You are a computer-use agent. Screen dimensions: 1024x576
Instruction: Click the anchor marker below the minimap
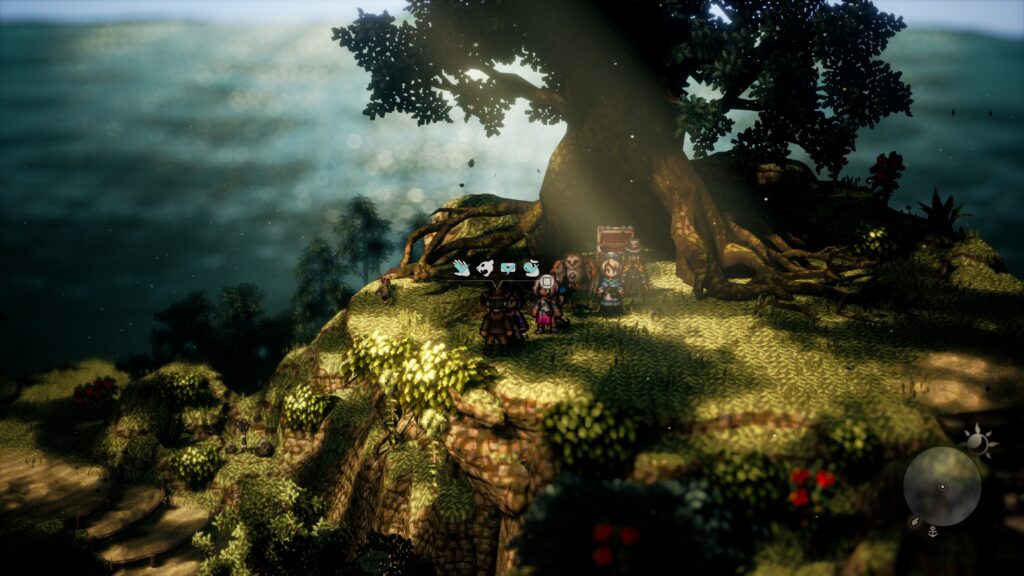tap(932, 532)
